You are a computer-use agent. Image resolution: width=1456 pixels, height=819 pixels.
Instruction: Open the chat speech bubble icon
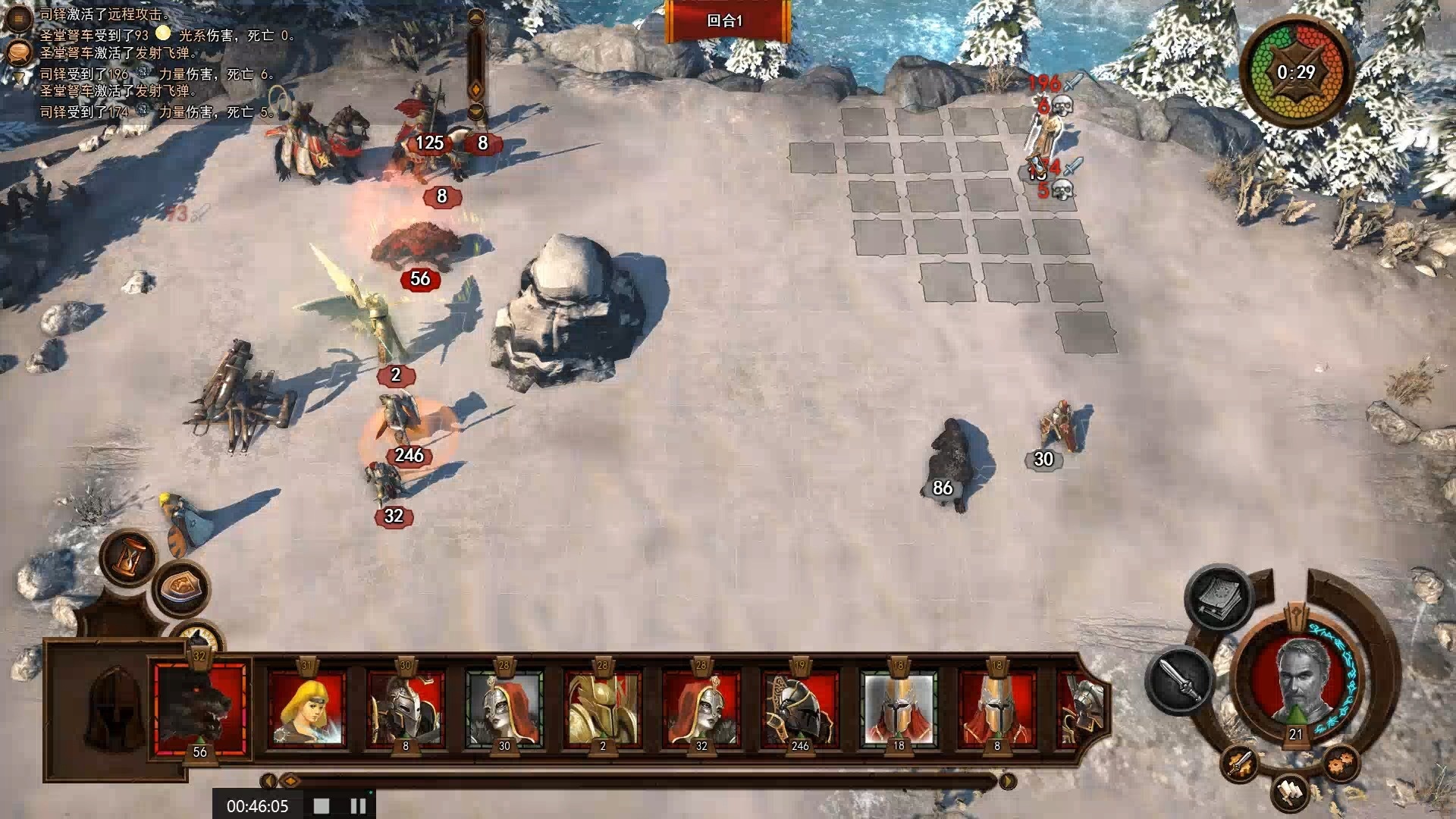click(x=18, y=52)
